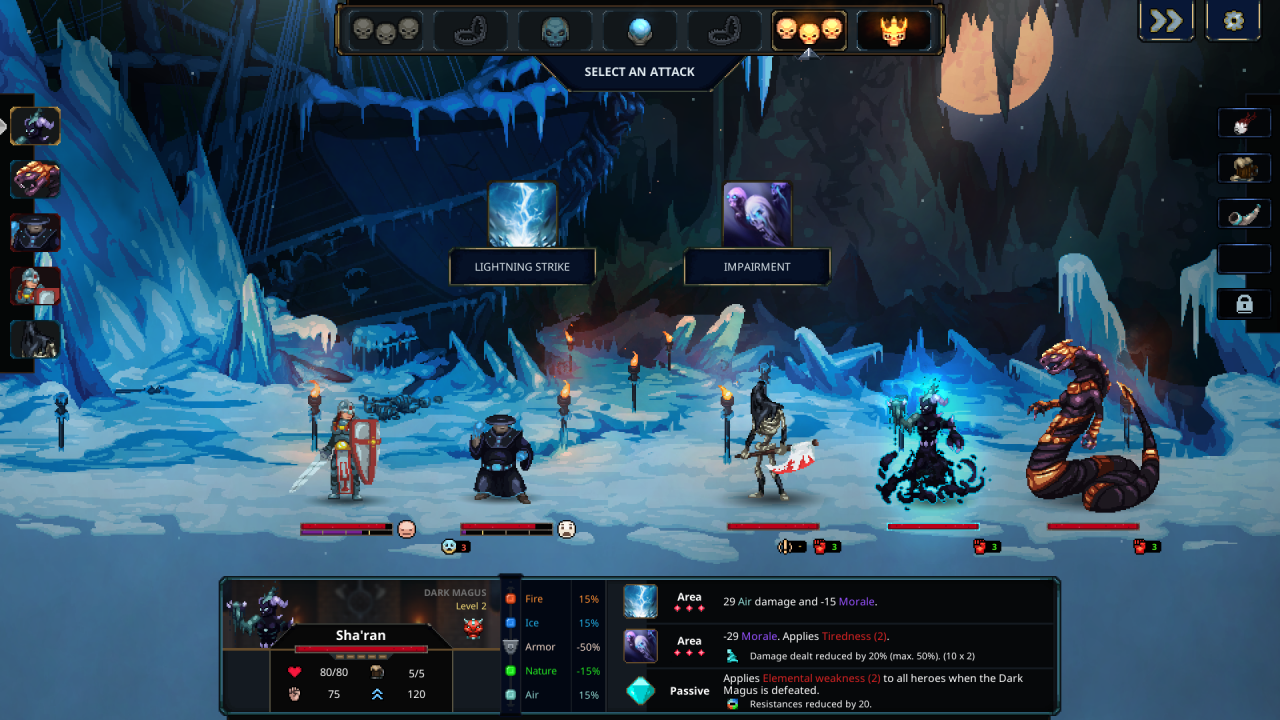This screenshot has height=720, width=1280.
Task: Use the foaming beer mug item
Action: (x=1244, y=168)
